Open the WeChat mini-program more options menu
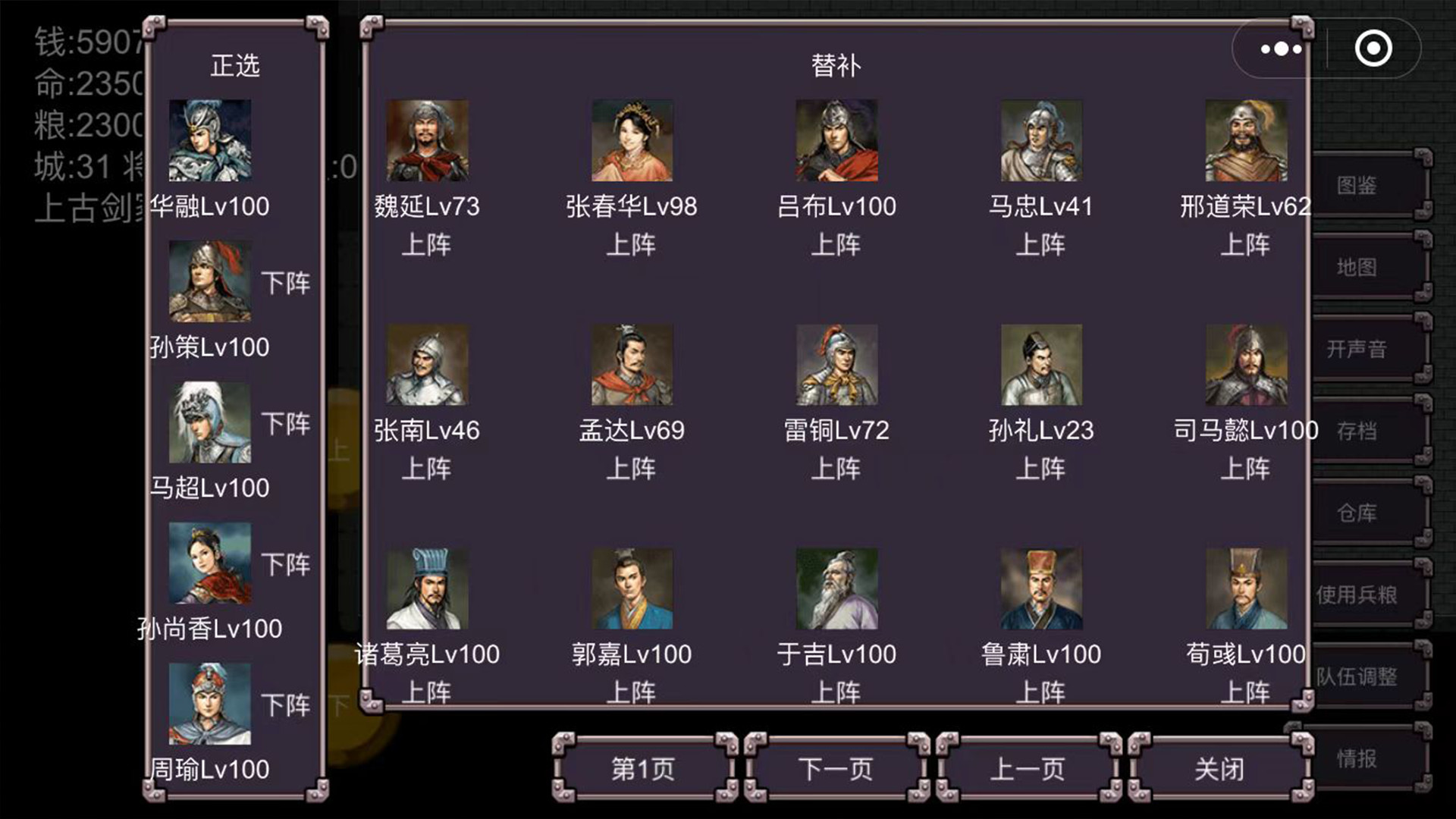 click(1280, 48)
